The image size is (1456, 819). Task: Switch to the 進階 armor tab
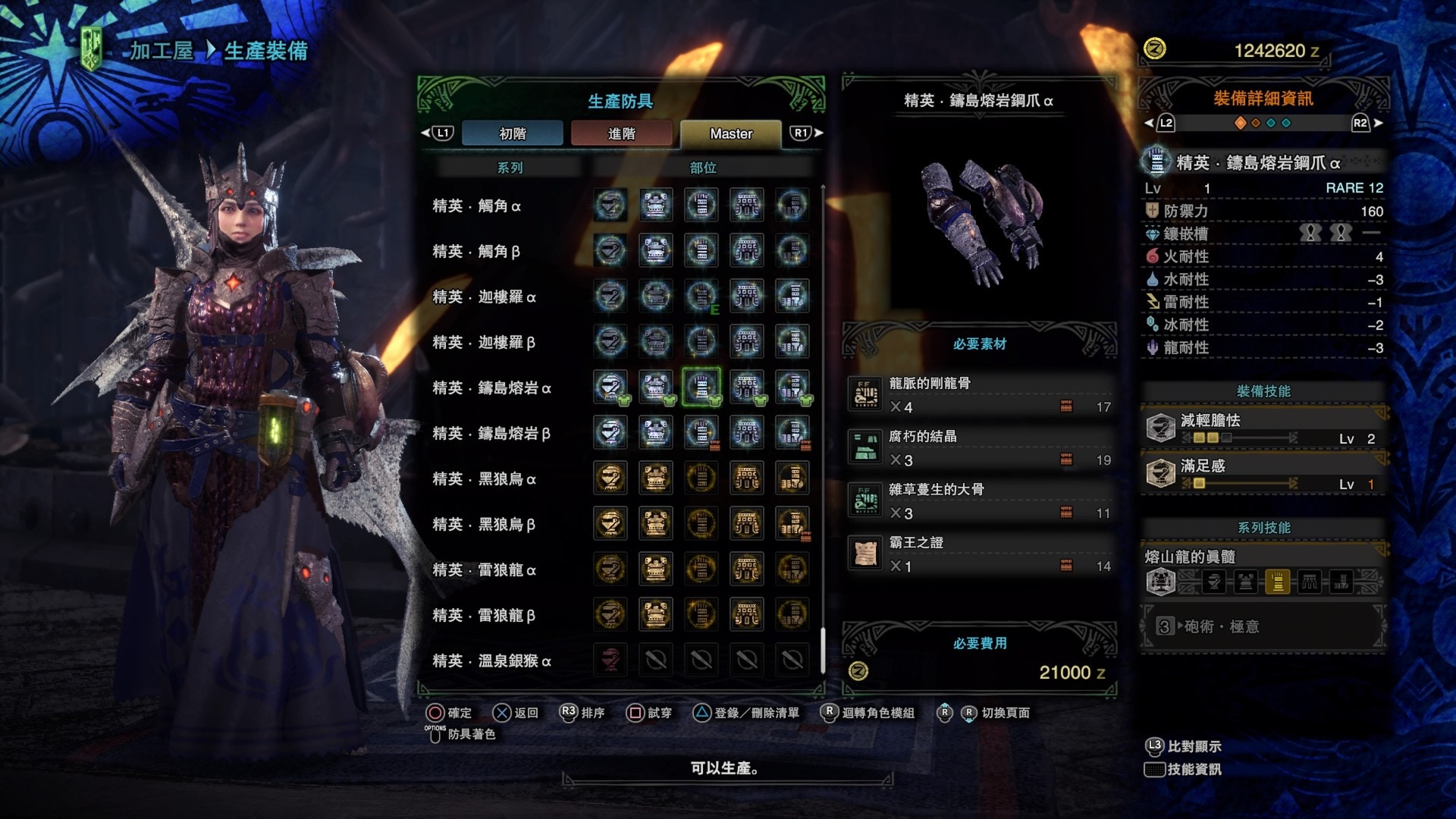pyautogui.click(x=621, y=133)
